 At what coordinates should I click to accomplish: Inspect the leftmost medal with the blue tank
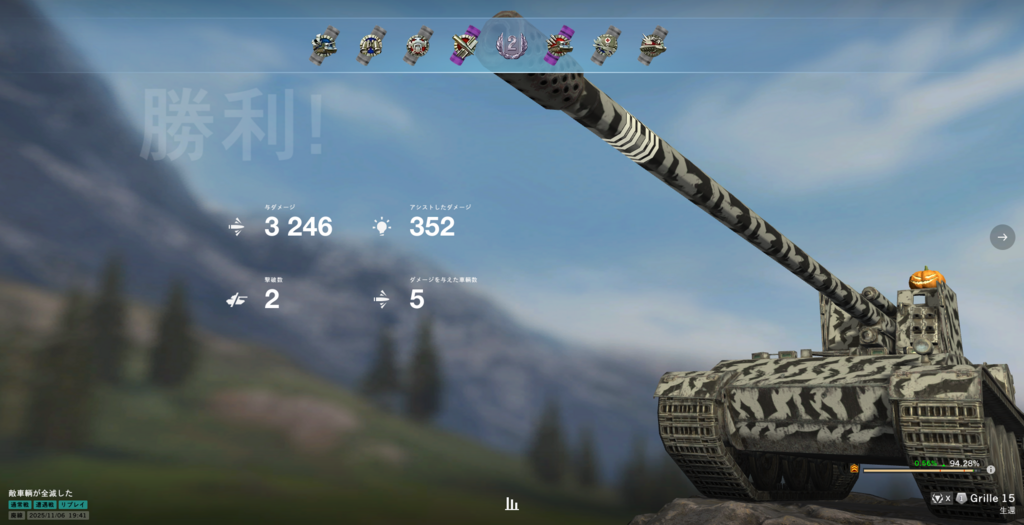pos(323,46)
